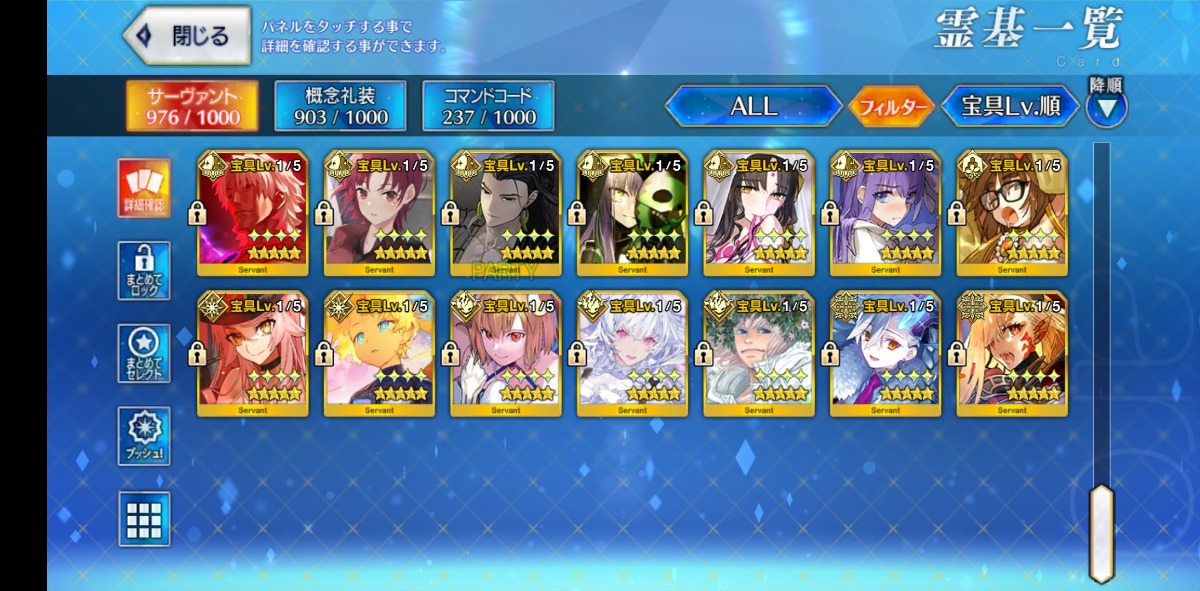This screenshot has width=1200, height=591.
Task: Close the list with the 閉じる button
Action: (x=187, y=36)
